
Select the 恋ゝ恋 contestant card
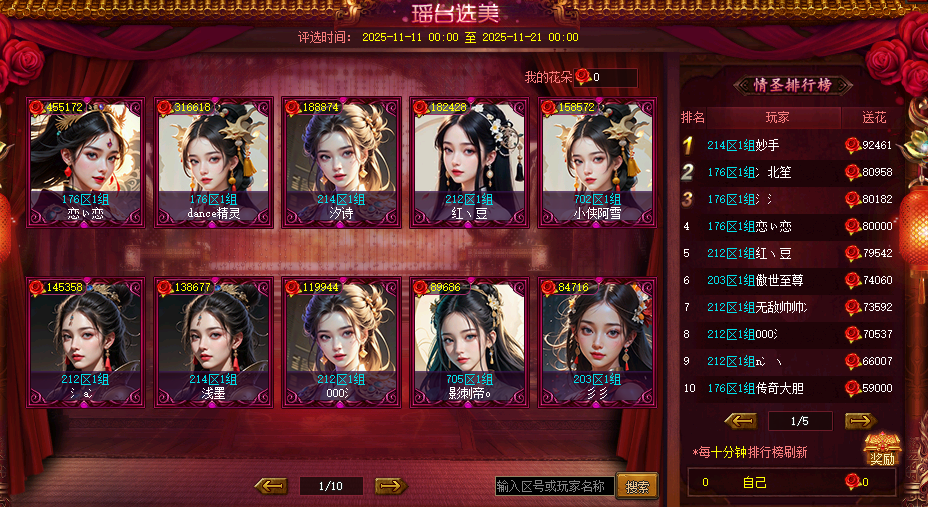tap(85, 160)
